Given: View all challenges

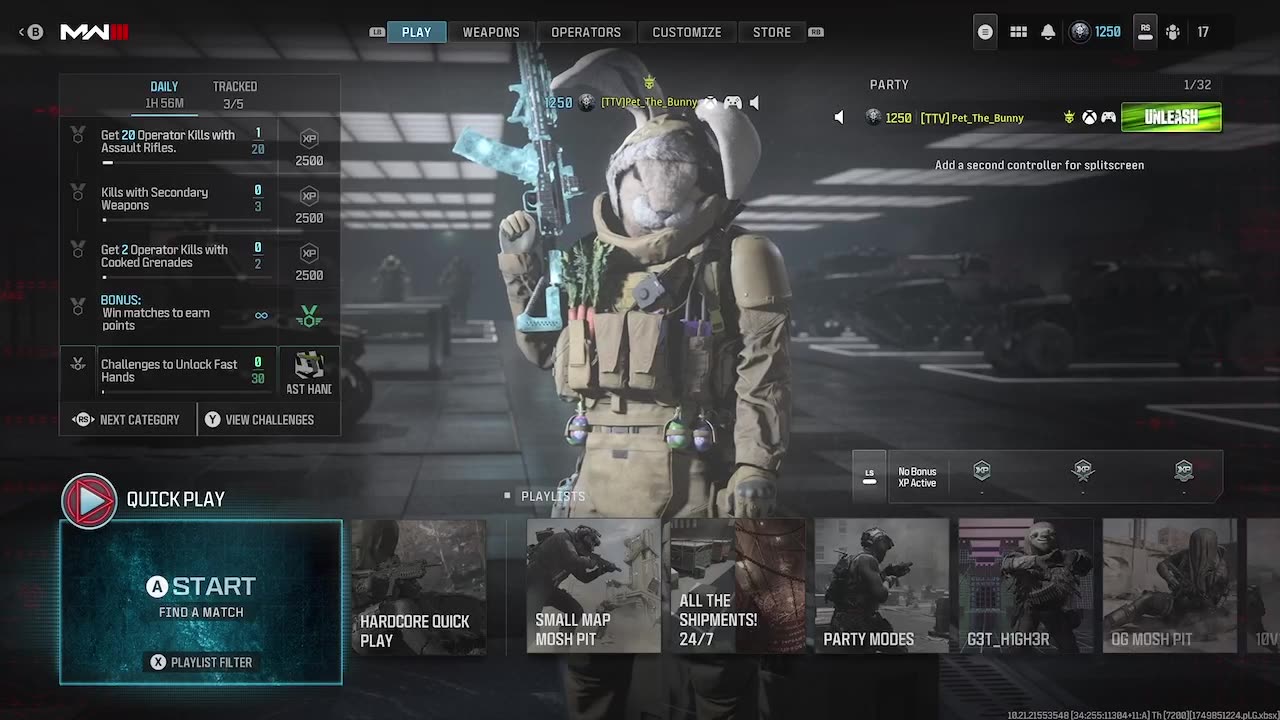Looking at the screenshot, I should click(x=259, y=420).
